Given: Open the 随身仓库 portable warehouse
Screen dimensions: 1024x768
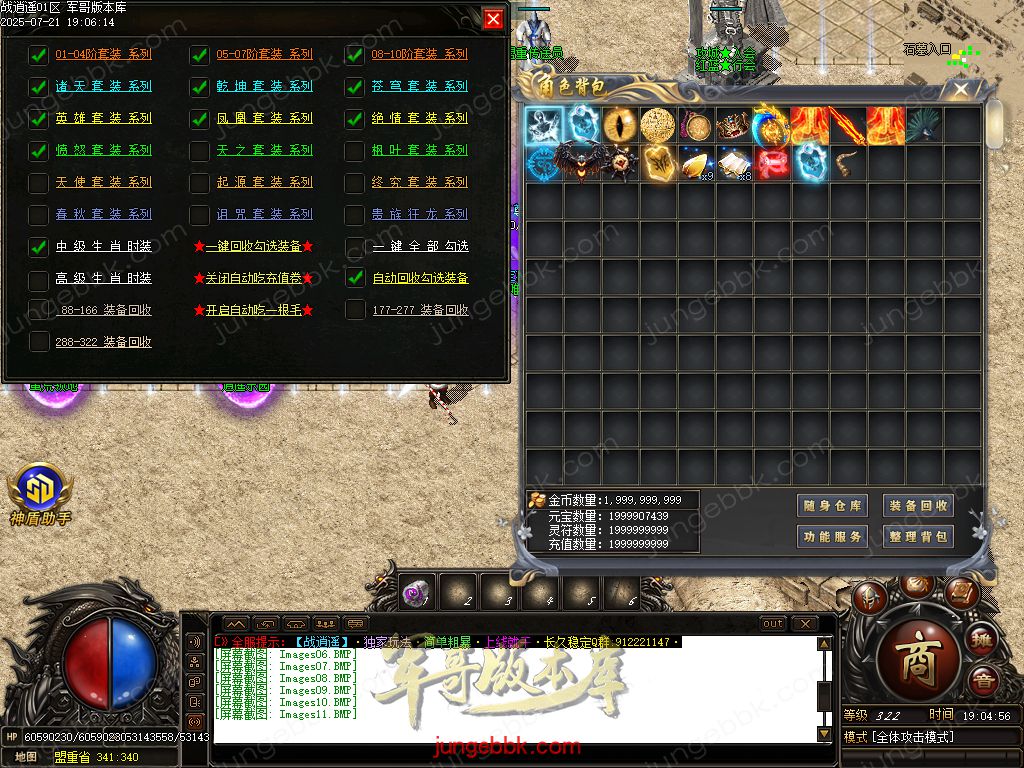Looking at the screenshot, I should coord(832,506).
